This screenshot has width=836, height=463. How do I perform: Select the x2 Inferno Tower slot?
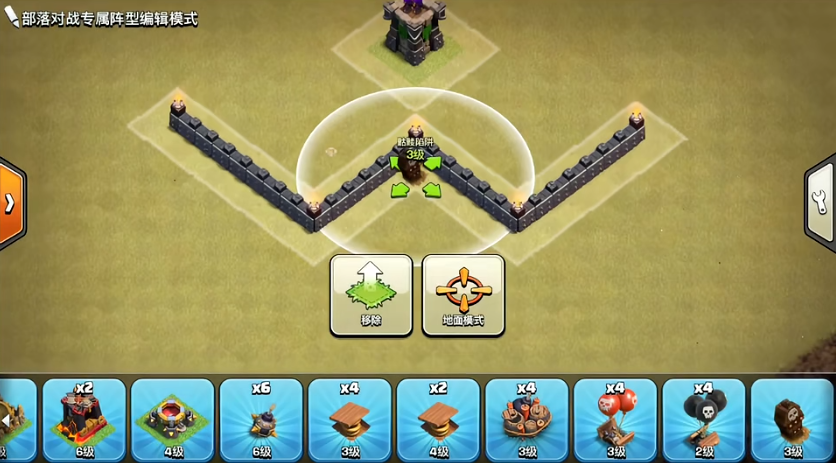click(x=85, y=419)
